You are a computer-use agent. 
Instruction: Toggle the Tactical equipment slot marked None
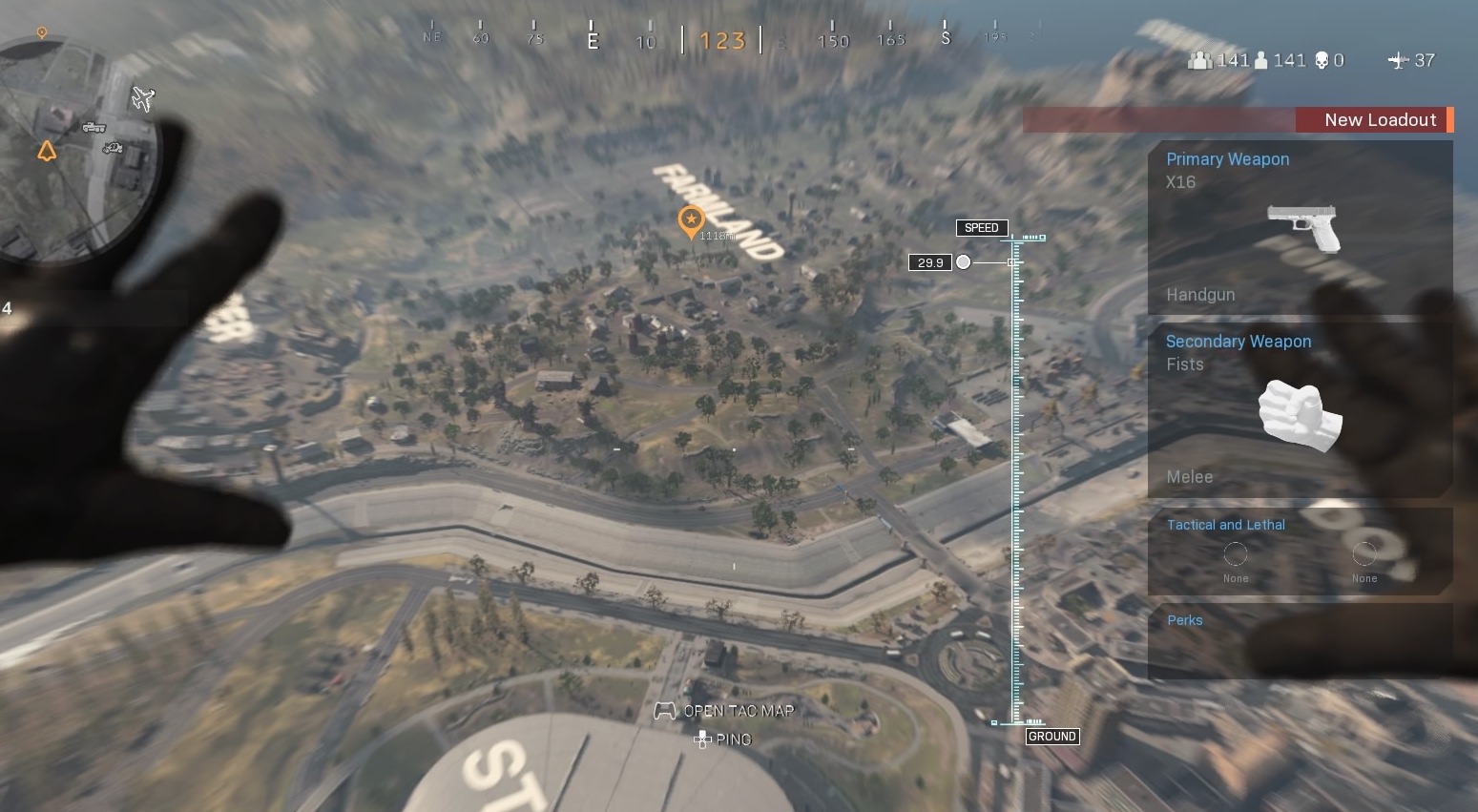[x=1236, y=554]
